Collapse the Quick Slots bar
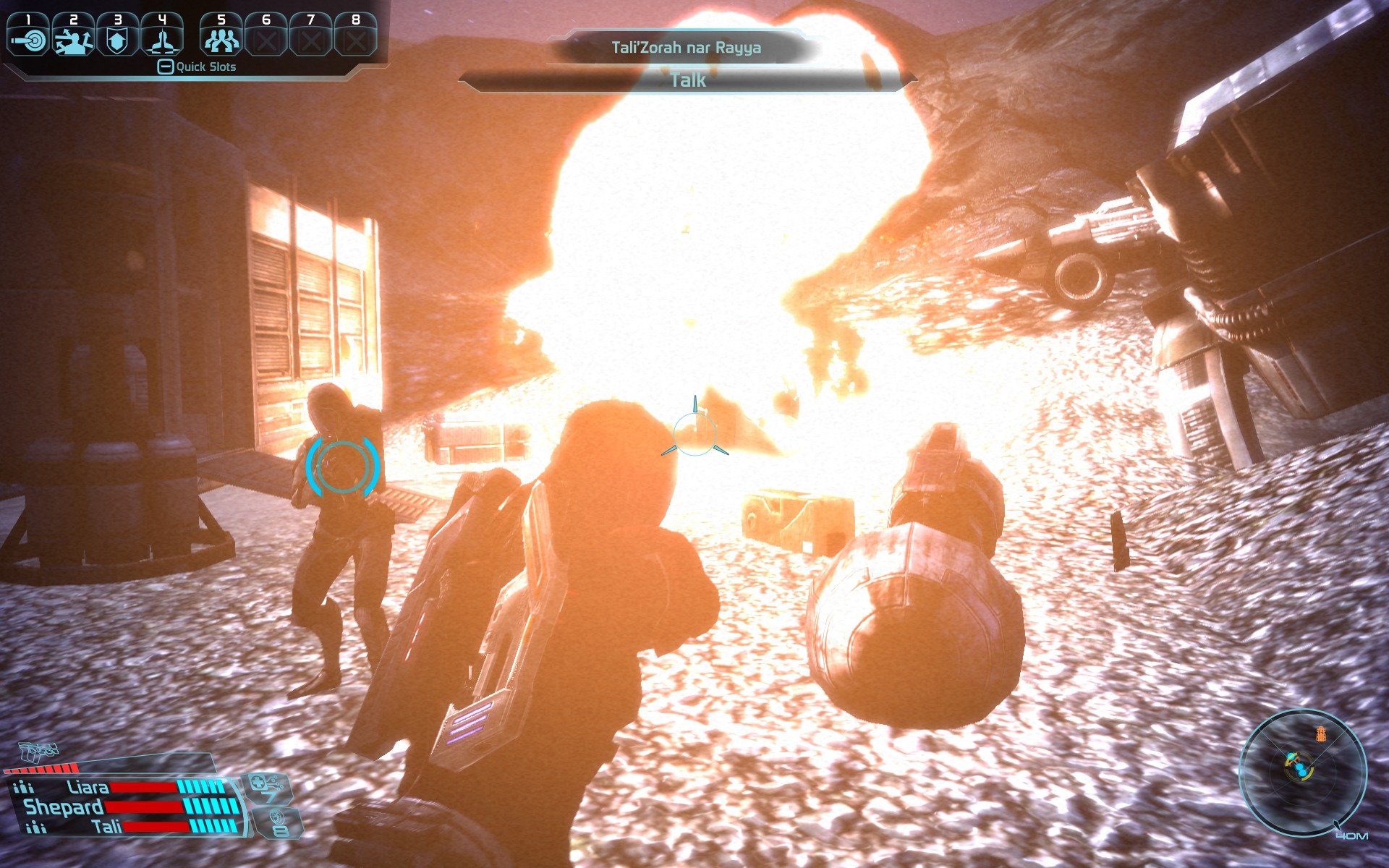1389x868 pixels. tap(166, 67)
